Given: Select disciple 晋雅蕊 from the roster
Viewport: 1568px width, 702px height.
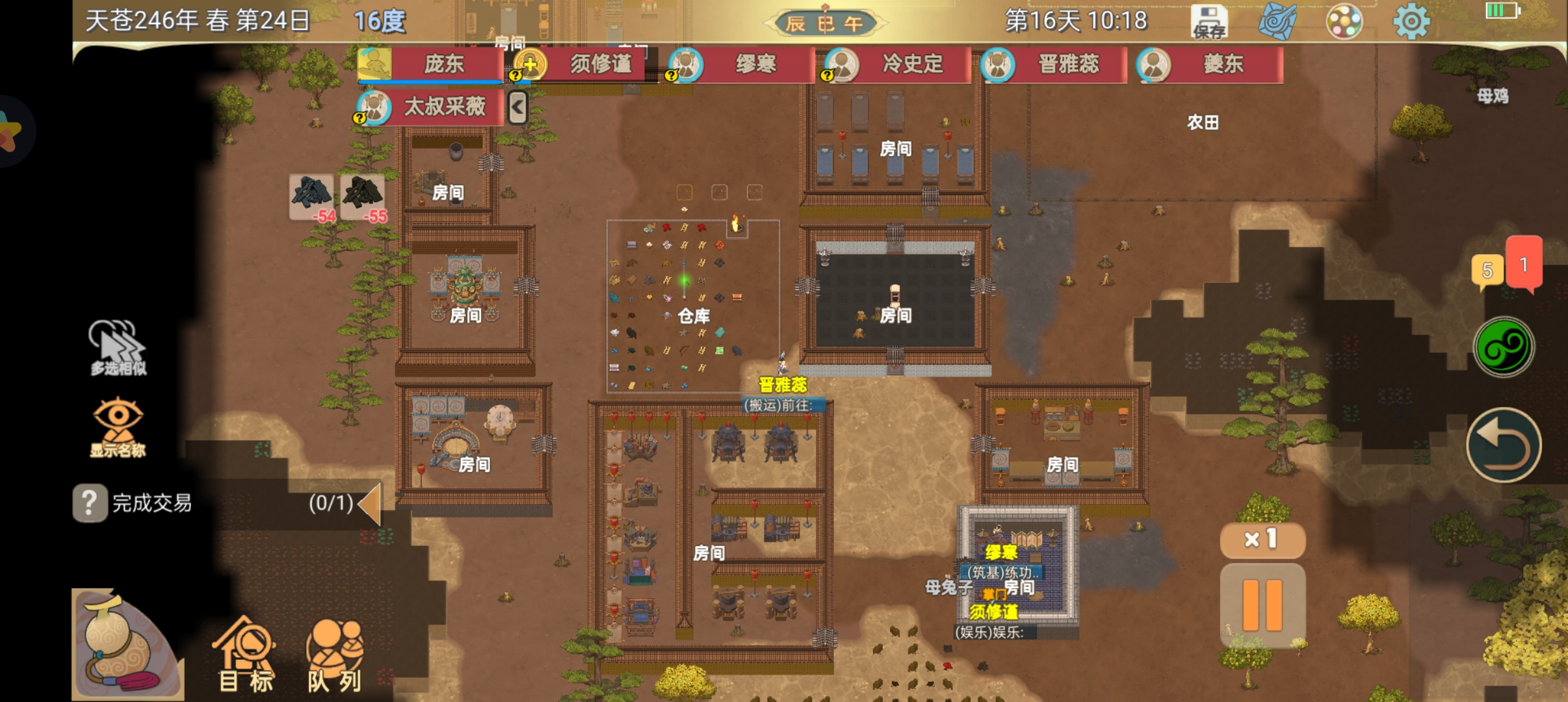Looking at the screenshot, I should [x=1053, y=64].
